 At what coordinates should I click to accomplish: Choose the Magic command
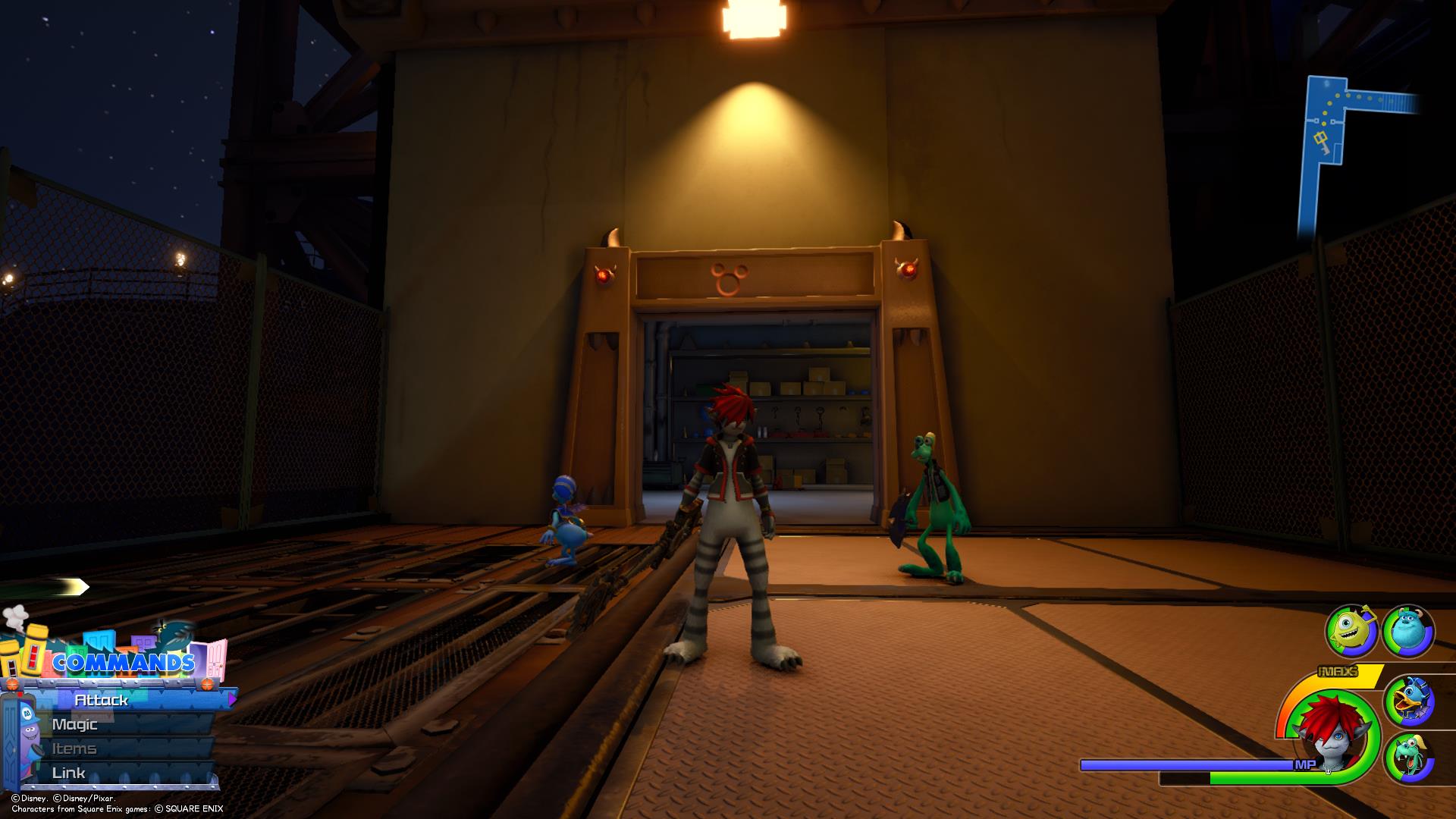tap(75, 724)
